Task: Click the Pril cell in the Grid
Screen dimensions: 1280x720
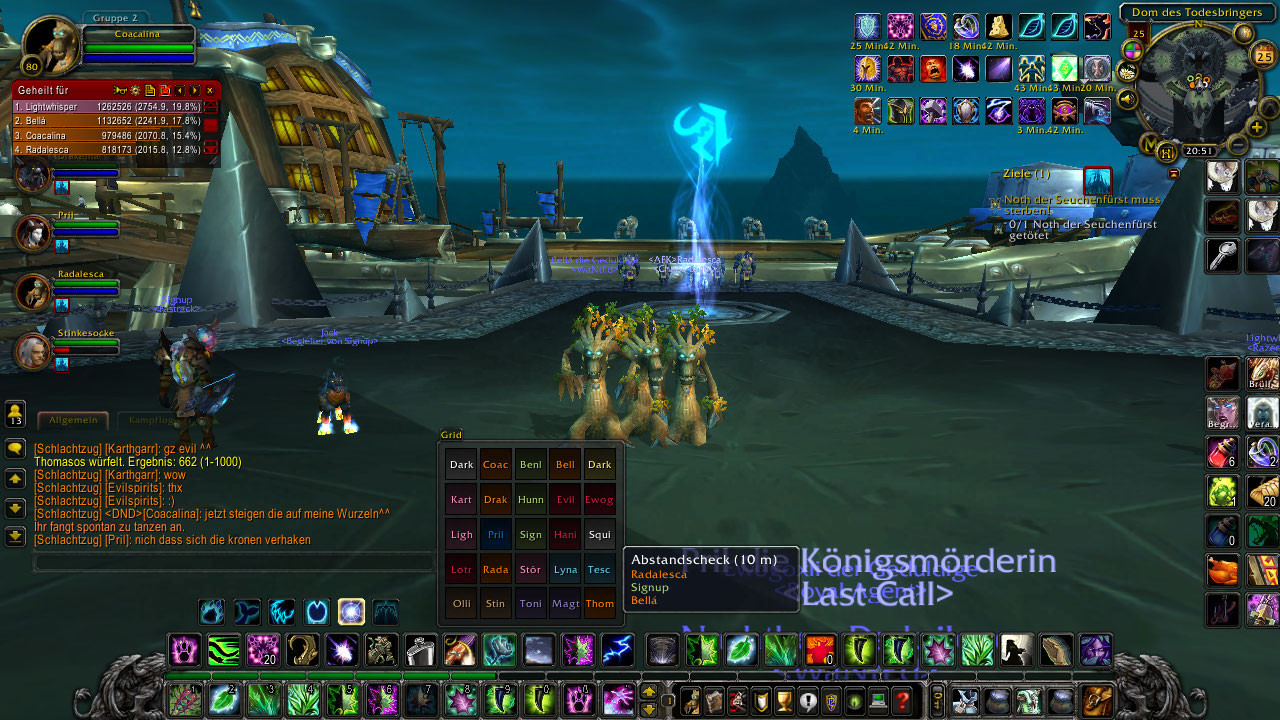Action: 495,534
